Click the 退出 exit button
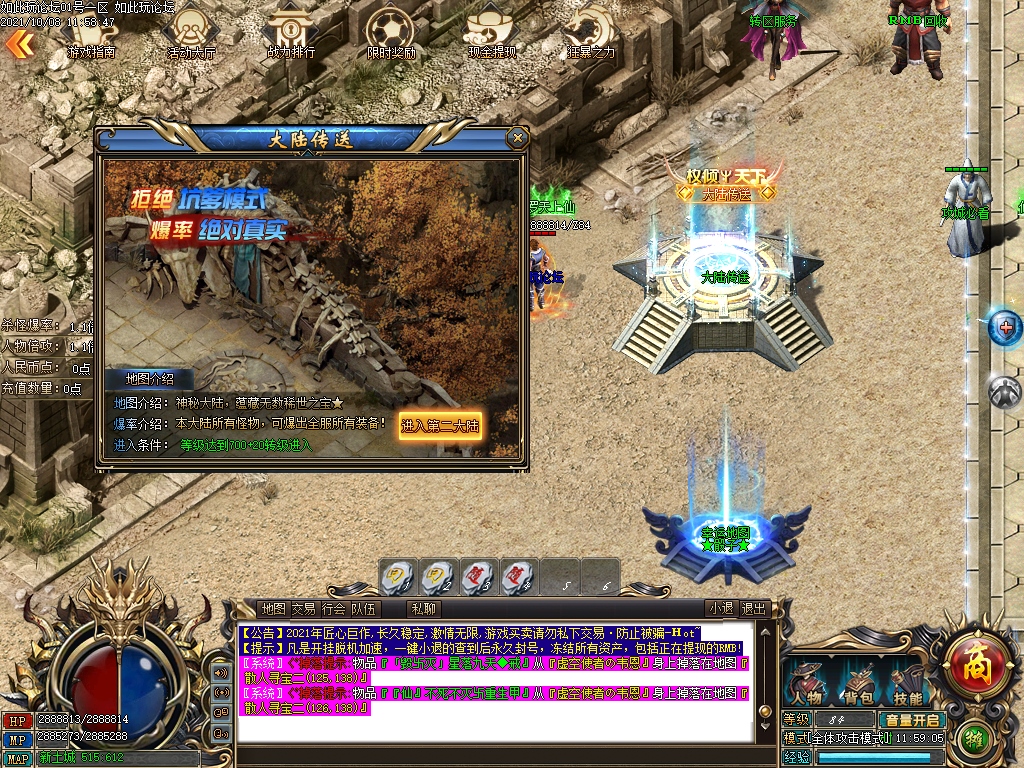The width and height of the screenshot is (1024, 768). pyautogui.click(x=753, y=608)
